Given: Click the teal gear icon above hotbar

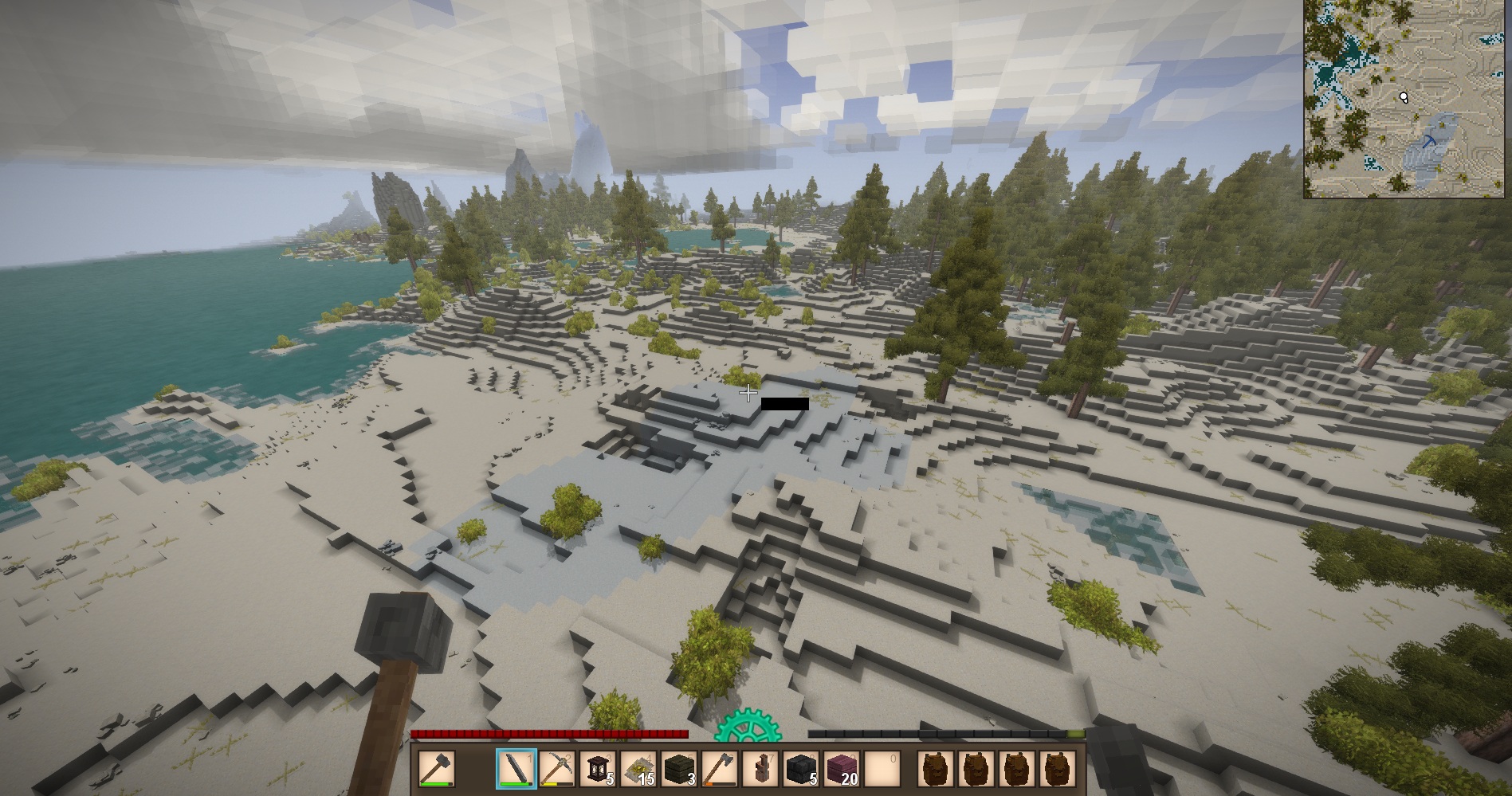Looking at the screenshot, I should [746, 729].
